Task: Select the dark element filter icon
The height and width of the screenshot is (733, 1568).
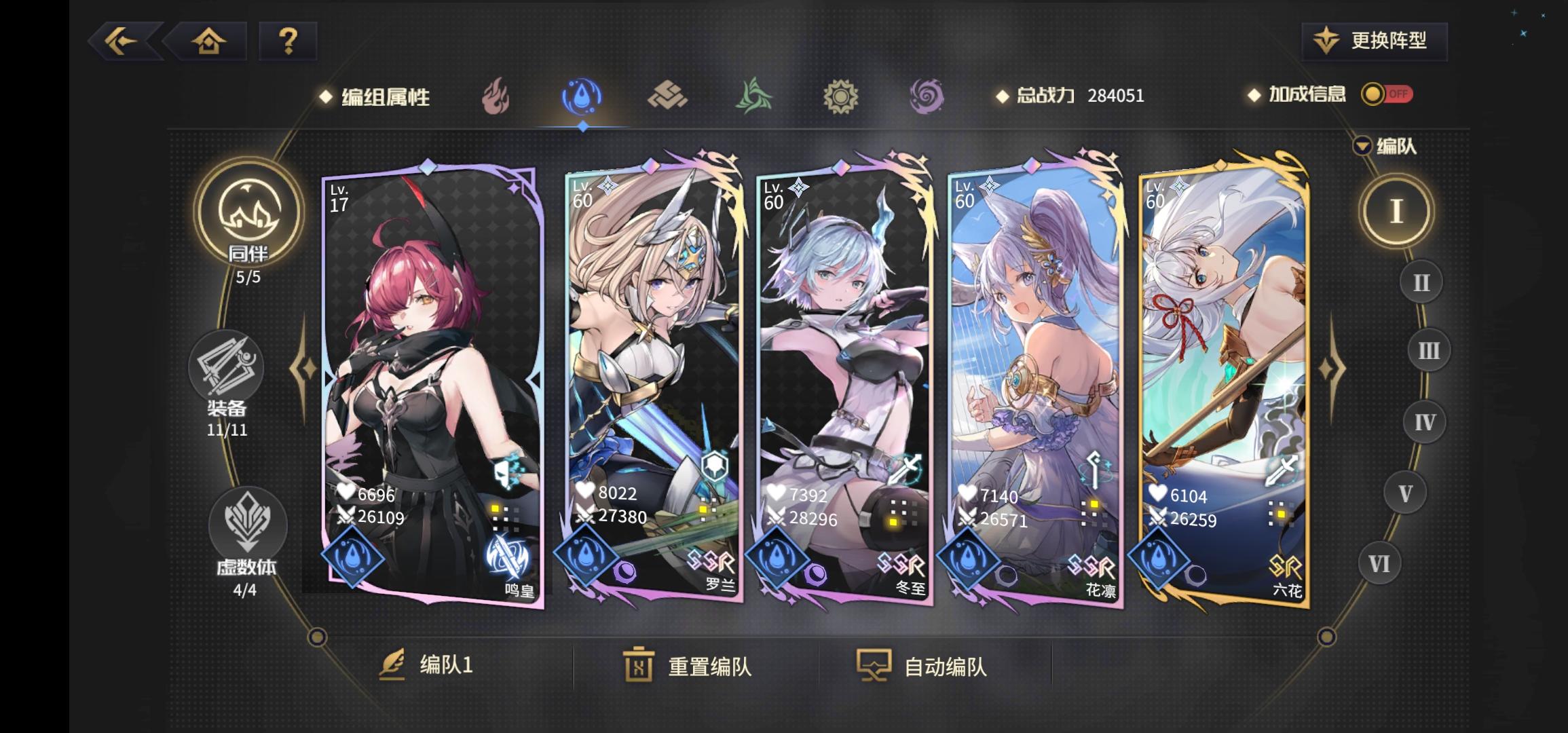Action: coord(928,96)
